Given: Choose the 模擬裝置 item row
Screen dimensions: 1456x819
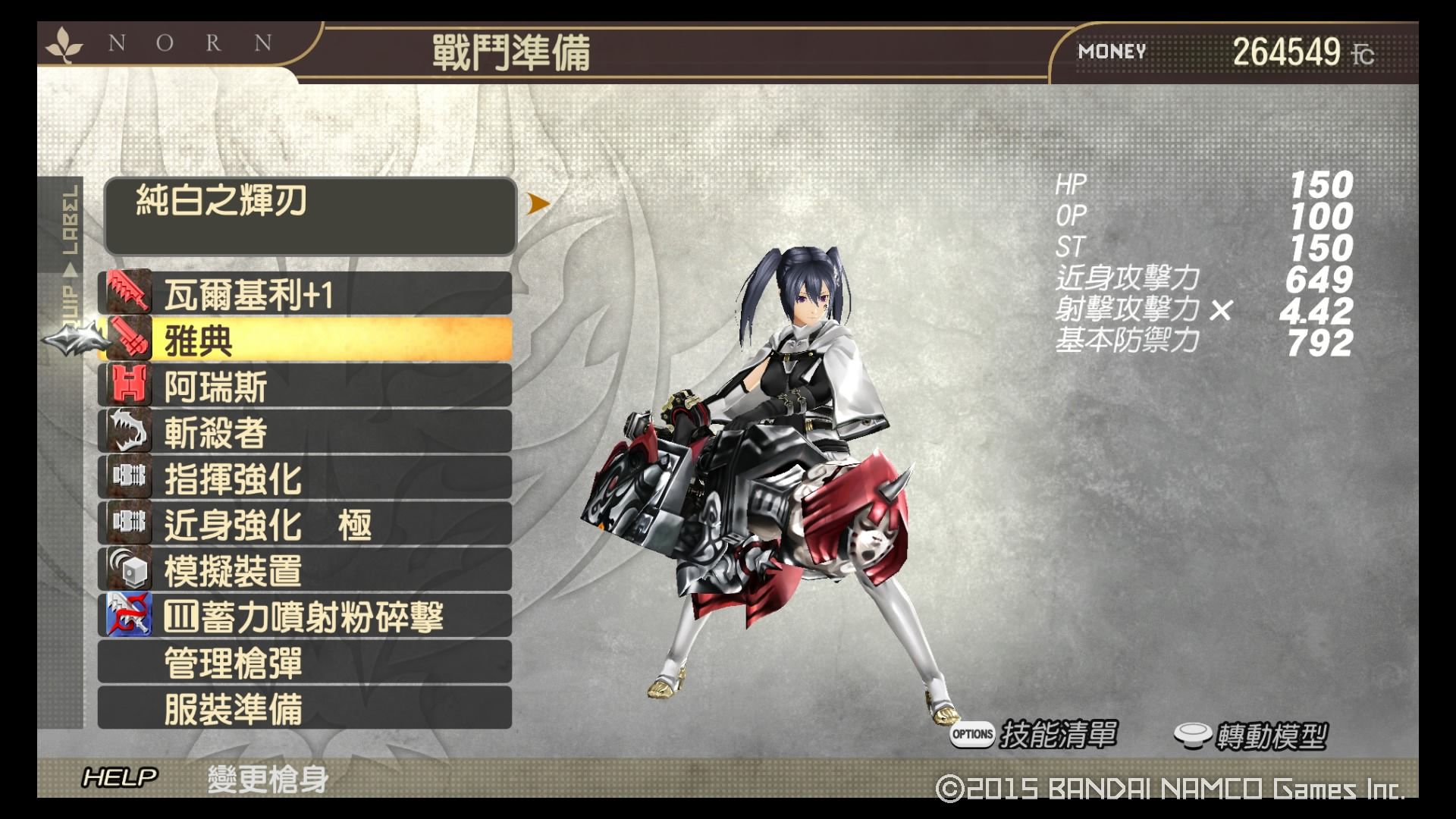Looking at the screenshot, I should pyautogui.click(x=305, y=570).
